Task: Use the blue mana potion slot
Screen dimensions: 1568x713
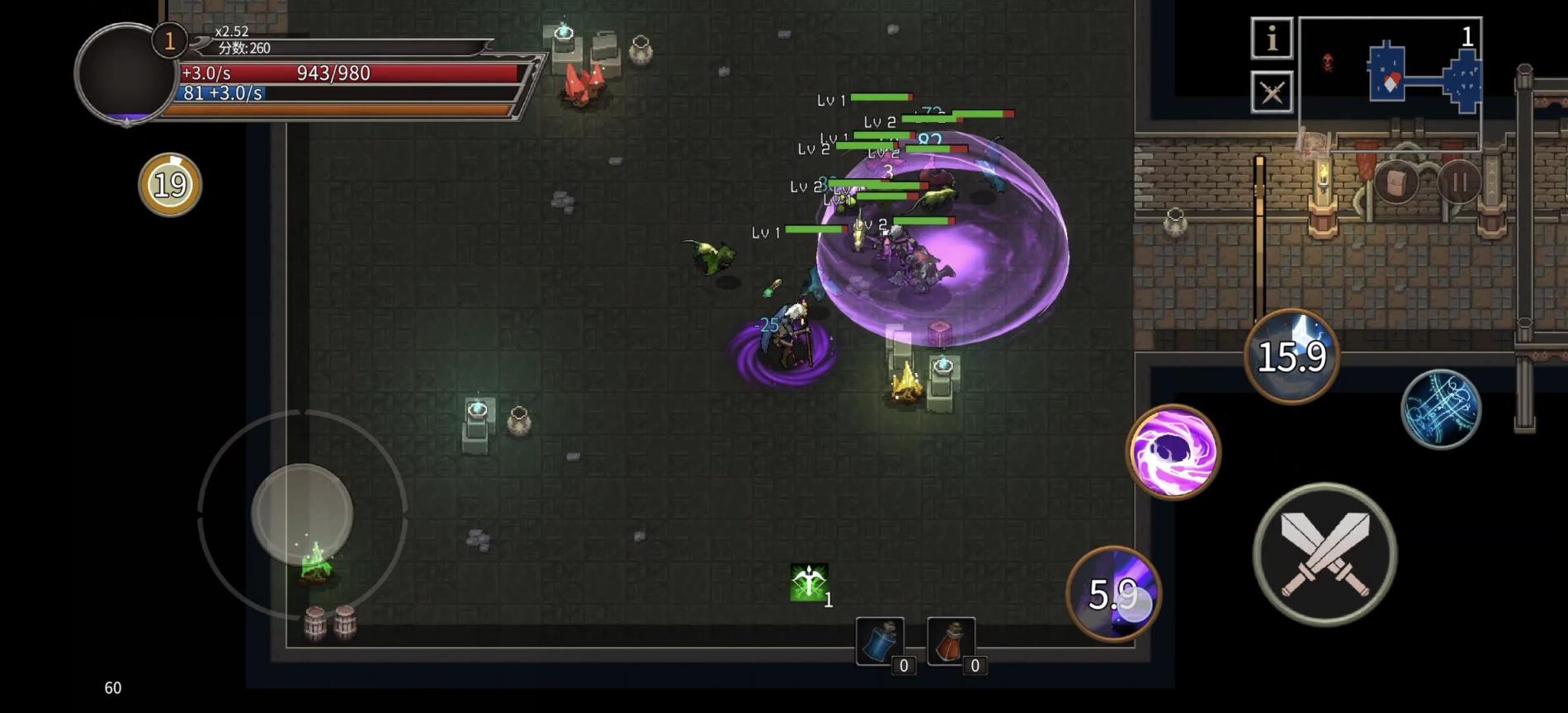Action: (880, 641)
